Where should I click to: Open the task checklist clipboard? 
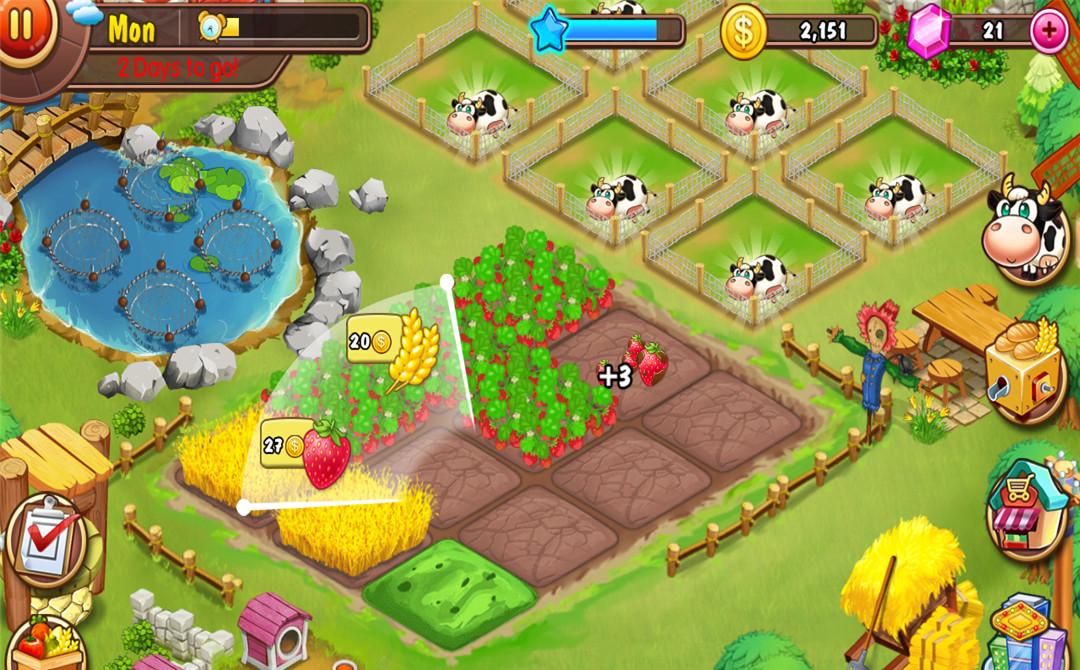tap(44, 540)
